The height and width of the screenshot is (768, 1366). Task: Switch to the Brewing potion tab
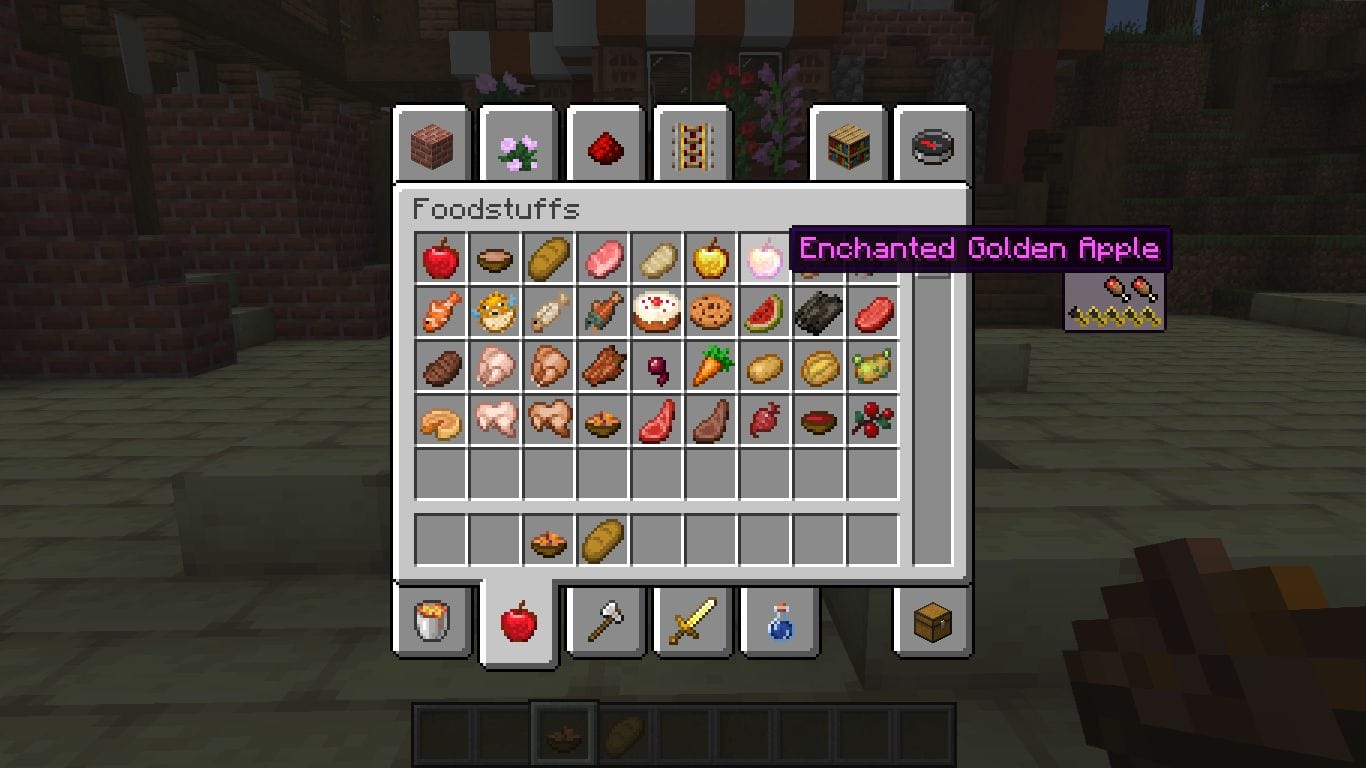pos(778,620)
